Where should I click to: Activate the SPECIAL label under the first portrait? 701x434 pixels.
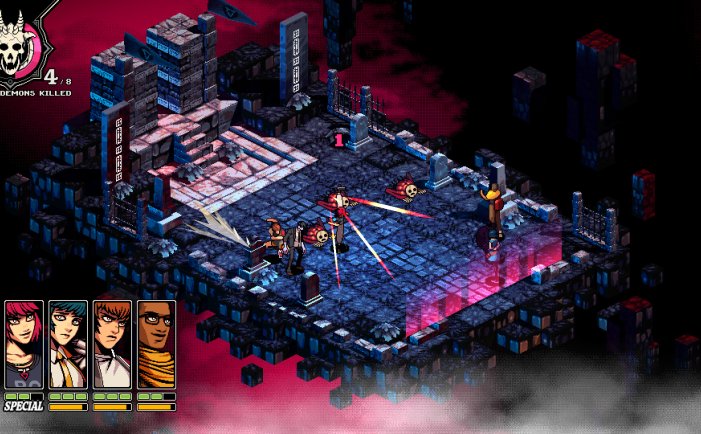[x=24, y=406]
